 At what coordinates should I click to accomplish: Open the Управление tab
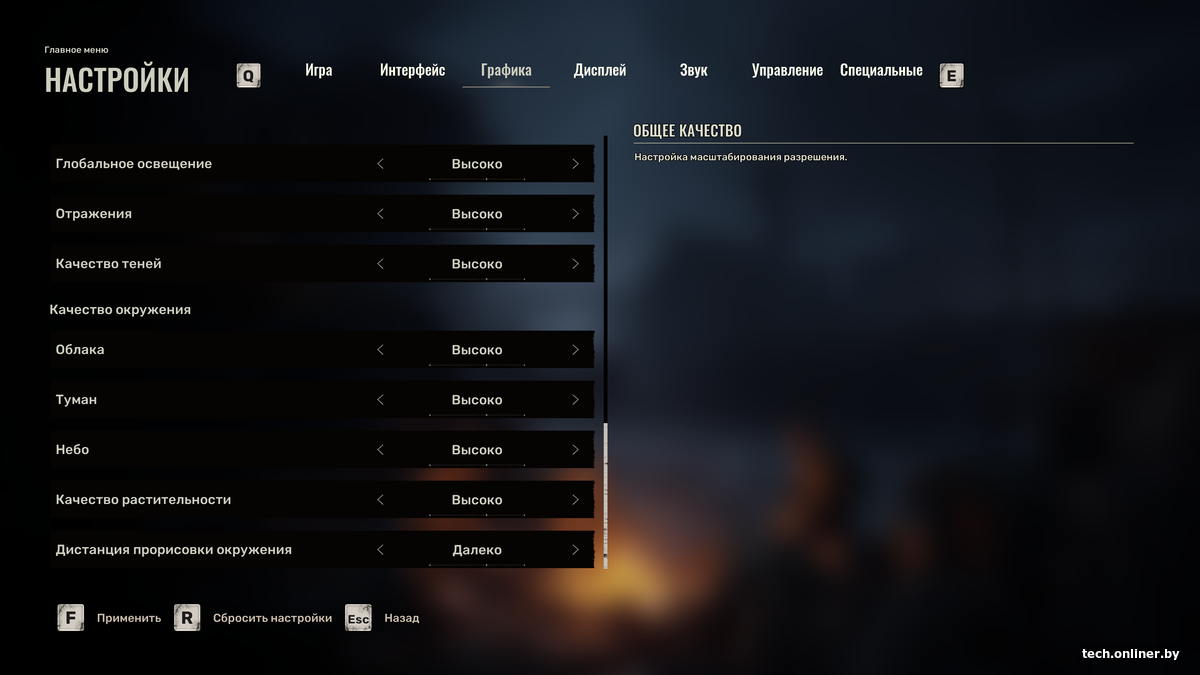[x=787, y=71]
